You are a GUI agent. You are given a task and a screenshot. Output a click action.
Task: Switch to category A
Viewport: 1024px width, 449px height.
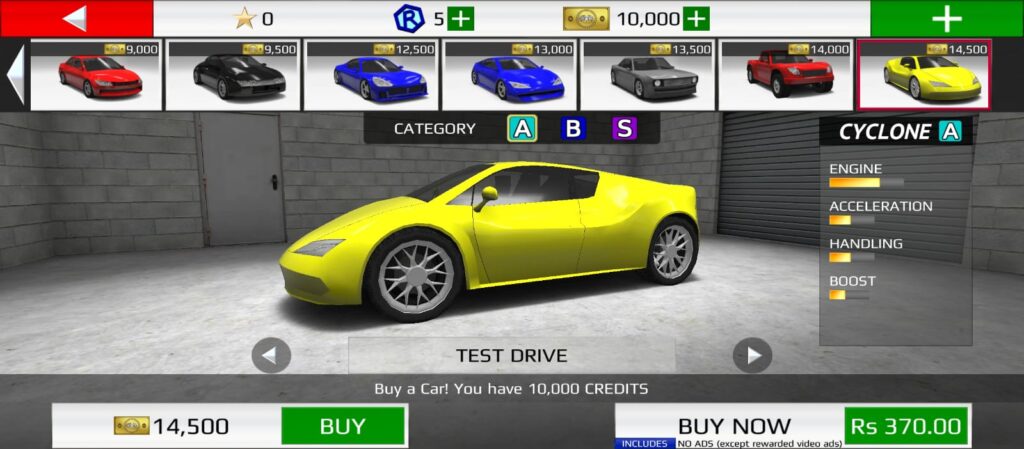[x=522, y=129]
